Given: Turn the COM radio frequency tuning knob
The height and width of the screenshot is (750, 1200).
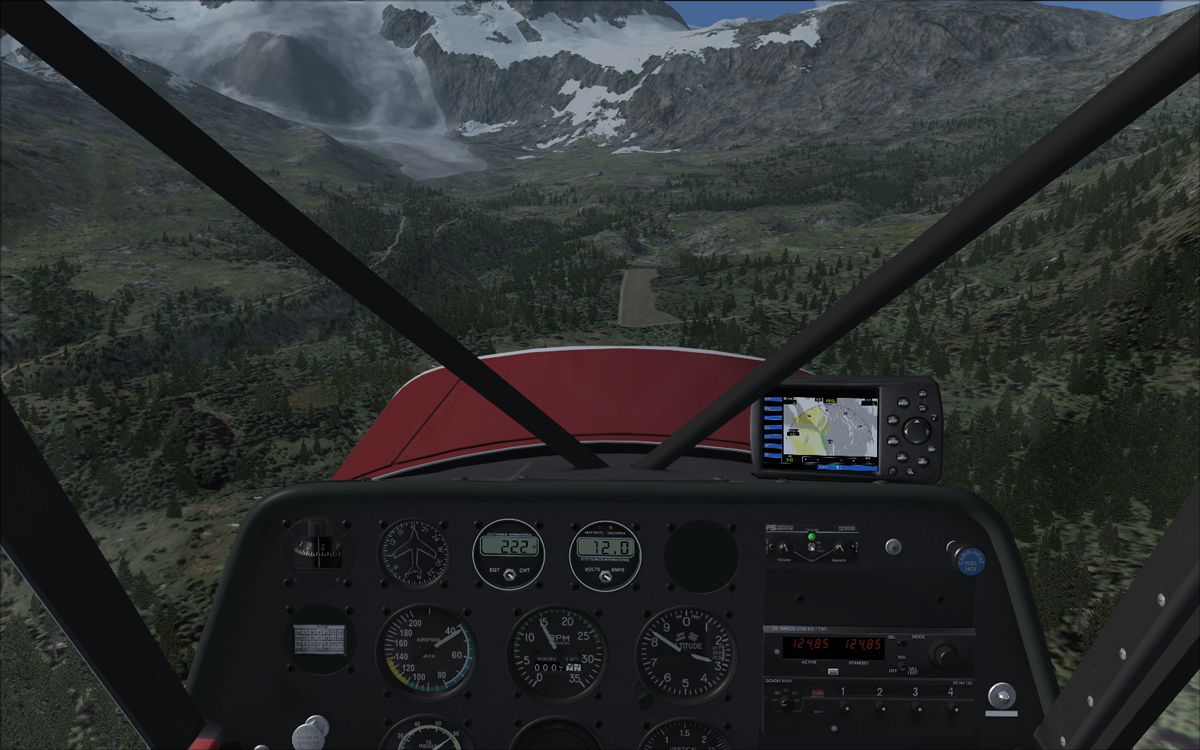Looking at the screenshot, I should click(x=942, y=655).
